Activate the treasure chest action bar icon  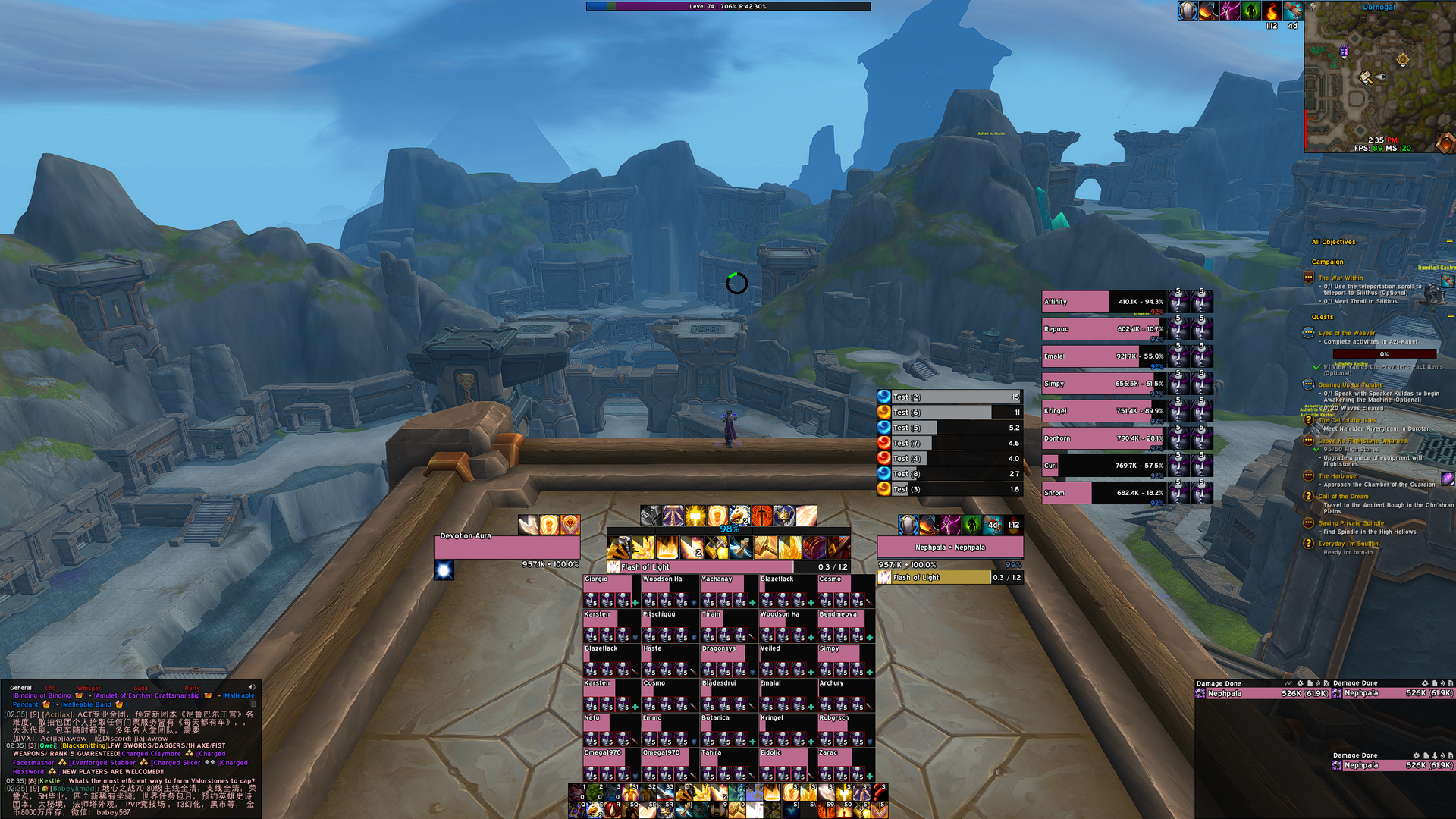click(x=814, y=548)
